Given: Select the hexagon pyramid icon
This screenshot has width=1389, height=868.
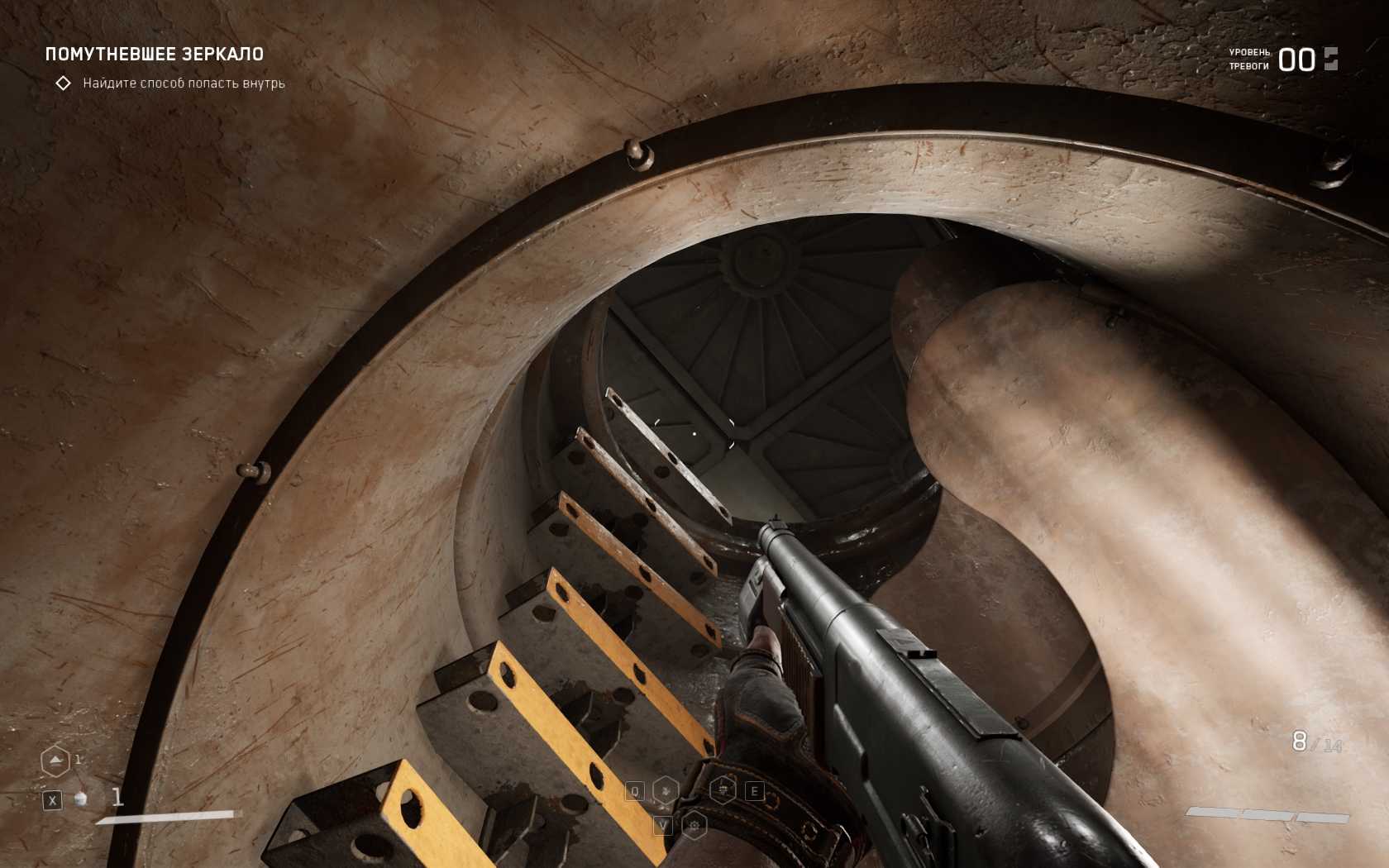Looking at the screenshot, I should pyautogui.click(x=55, y=761).
